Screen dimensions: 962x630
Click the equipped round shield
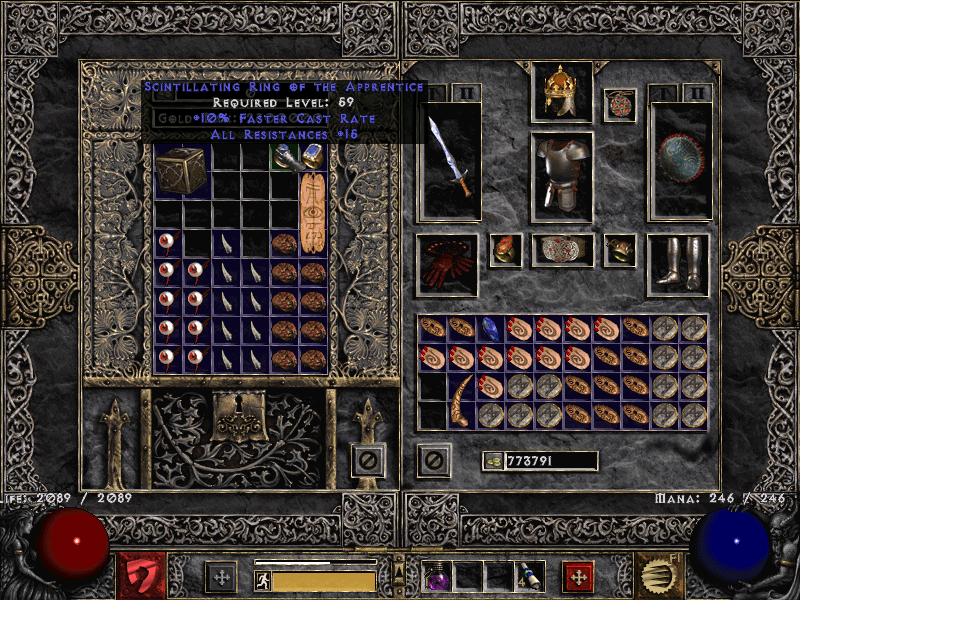click(679, 160)
